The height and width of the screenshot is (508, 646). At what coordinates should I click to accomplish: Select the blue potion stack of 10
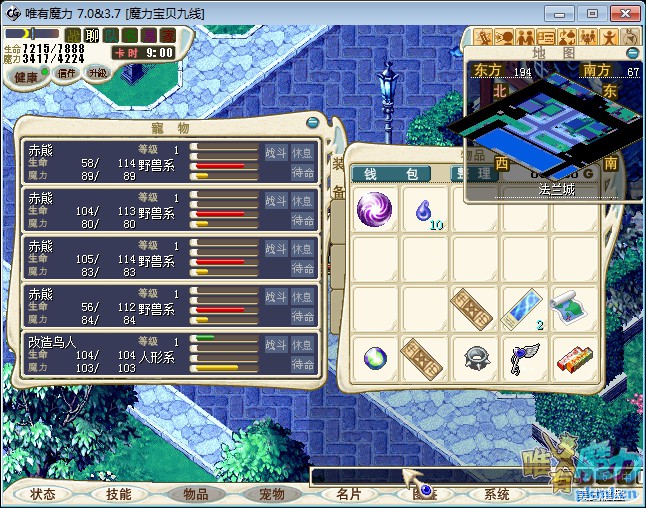425,211
